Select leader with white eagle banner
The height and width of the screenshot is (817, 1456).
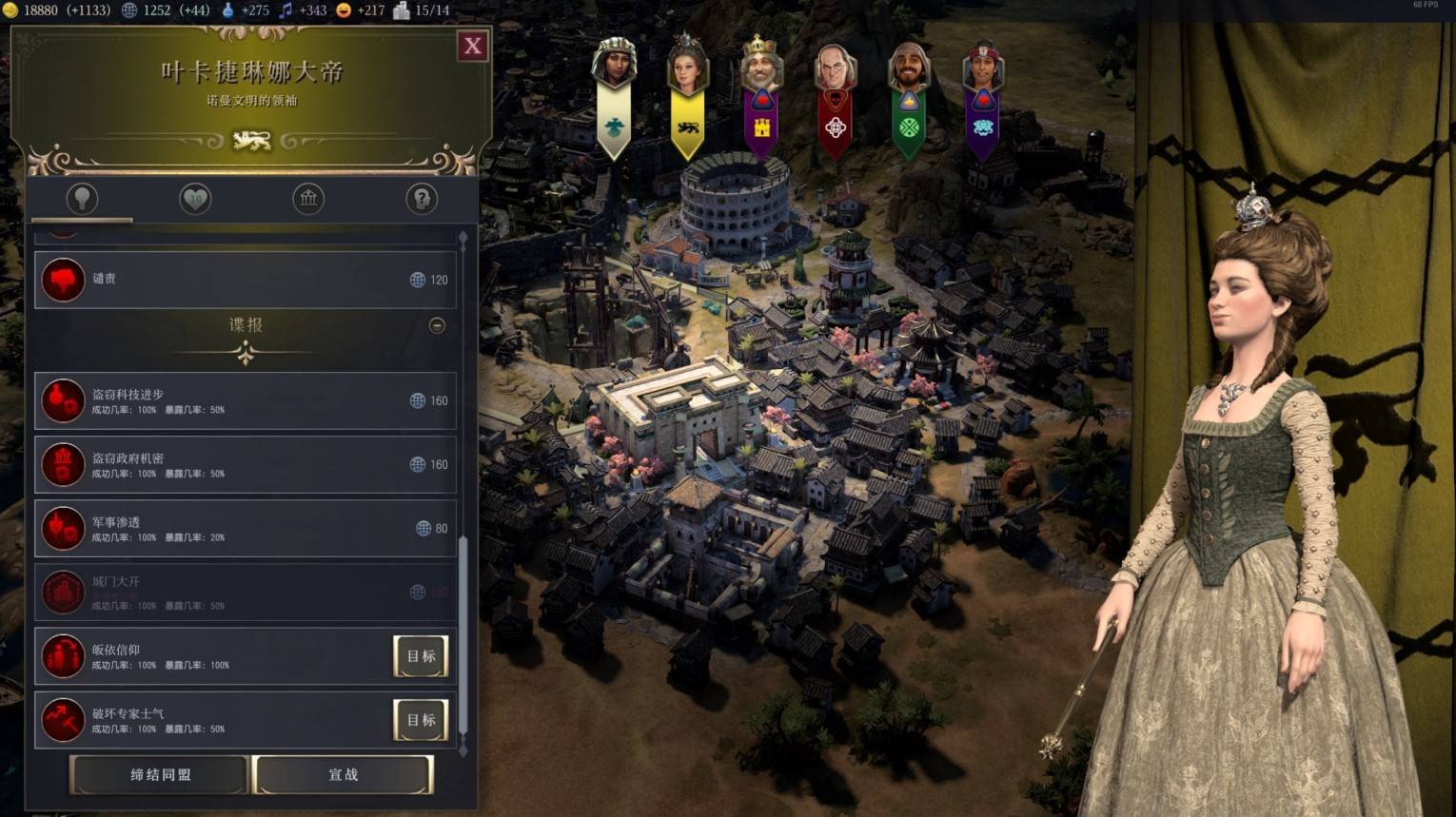614,95
